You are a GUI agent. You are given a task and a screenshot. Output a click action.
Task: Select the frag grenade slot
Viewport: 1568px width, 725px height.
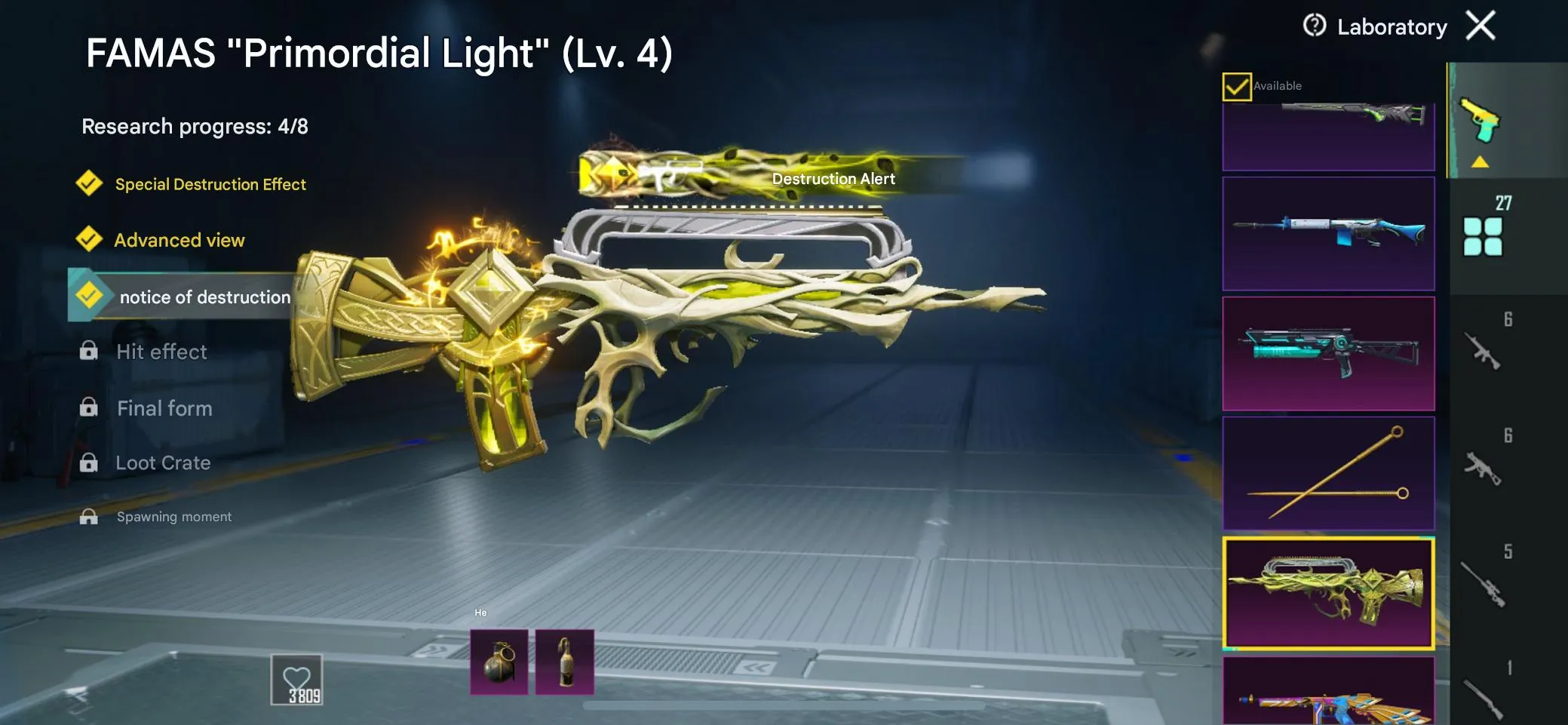coord(499,662)
